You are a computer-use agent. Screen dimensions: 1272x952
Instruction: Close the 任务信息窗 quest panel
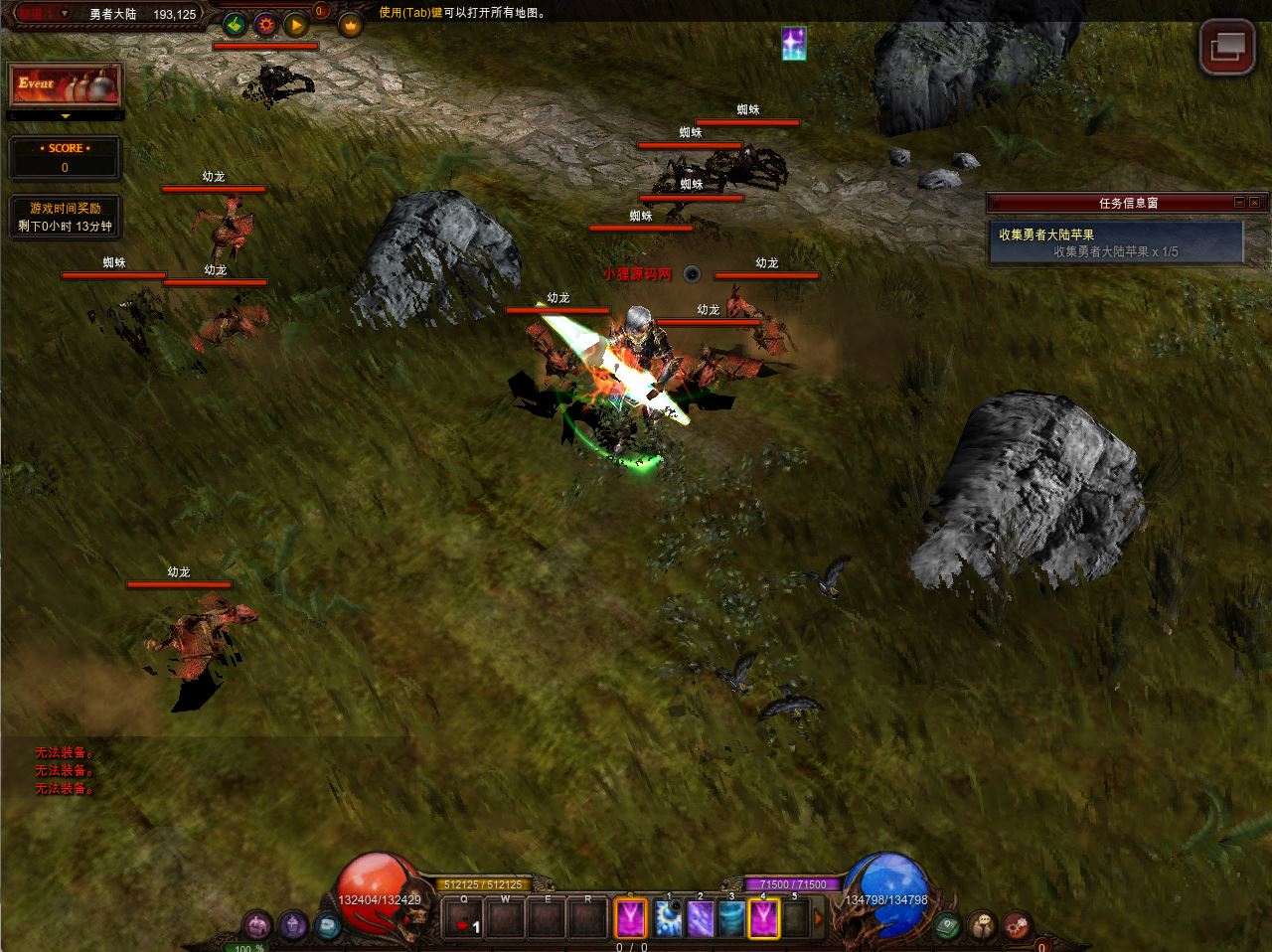coord(1256,203)
